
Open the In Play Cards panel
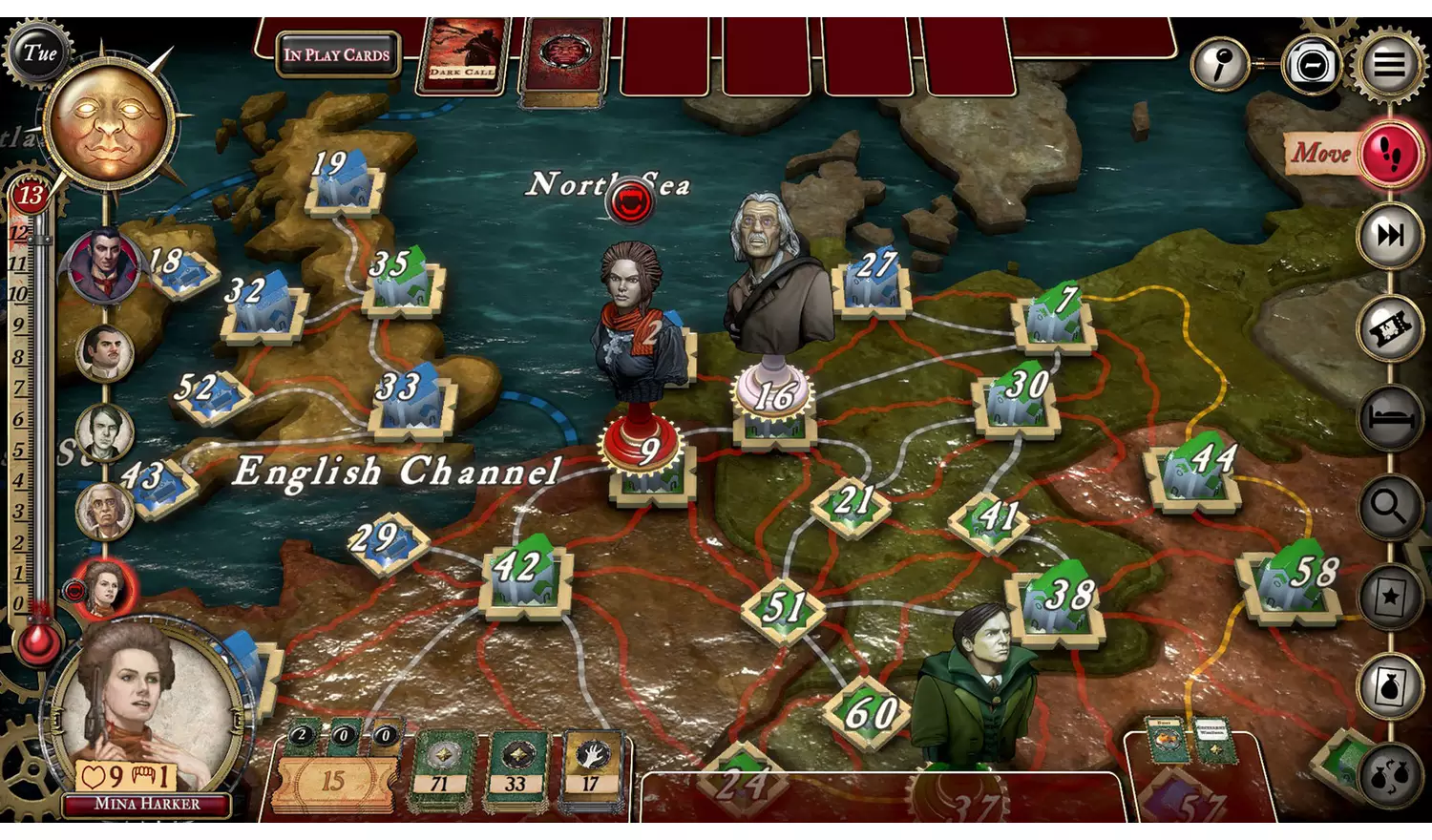336,54
